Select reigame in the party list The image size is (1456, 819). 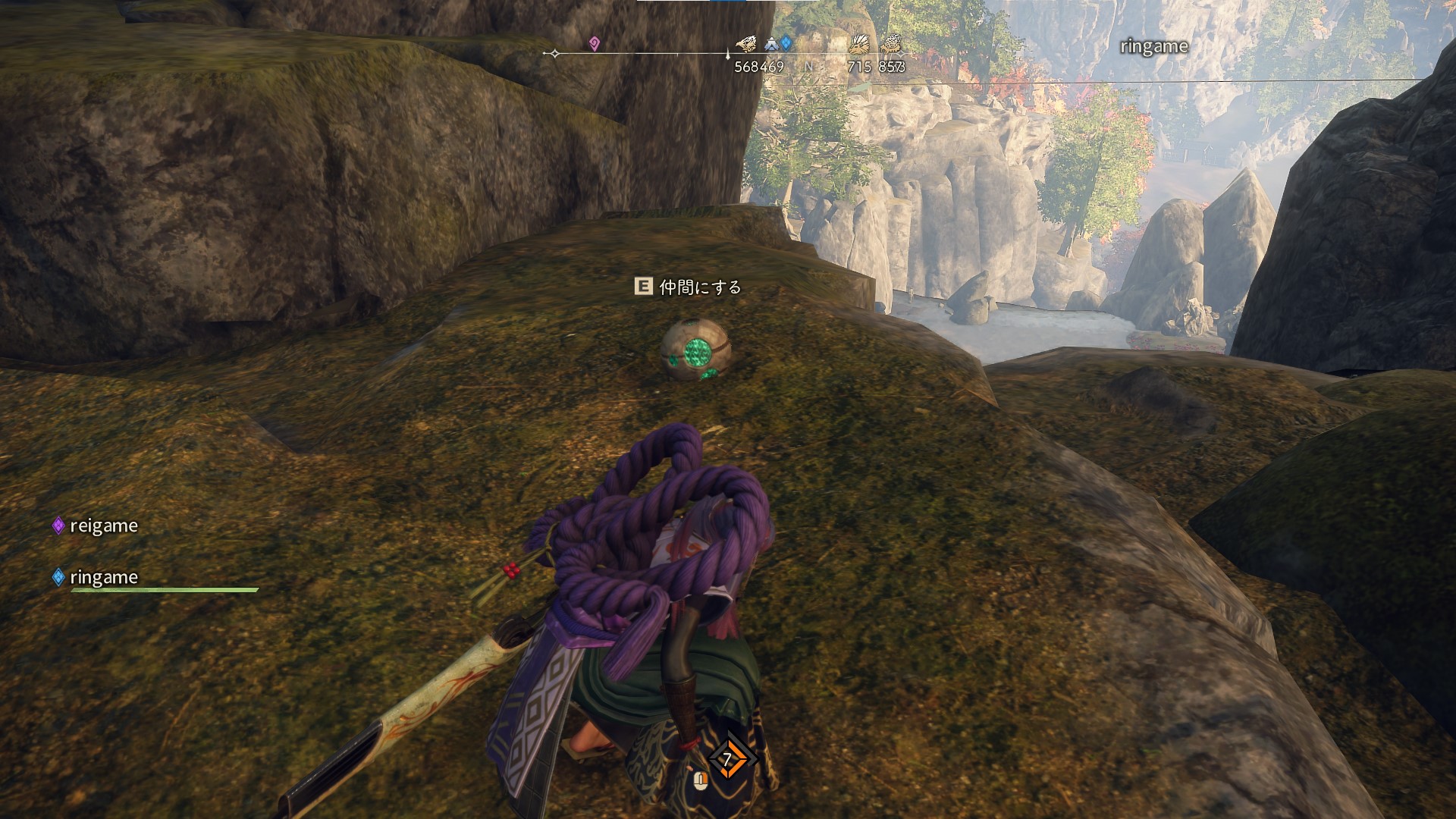(x=103, y=526)
